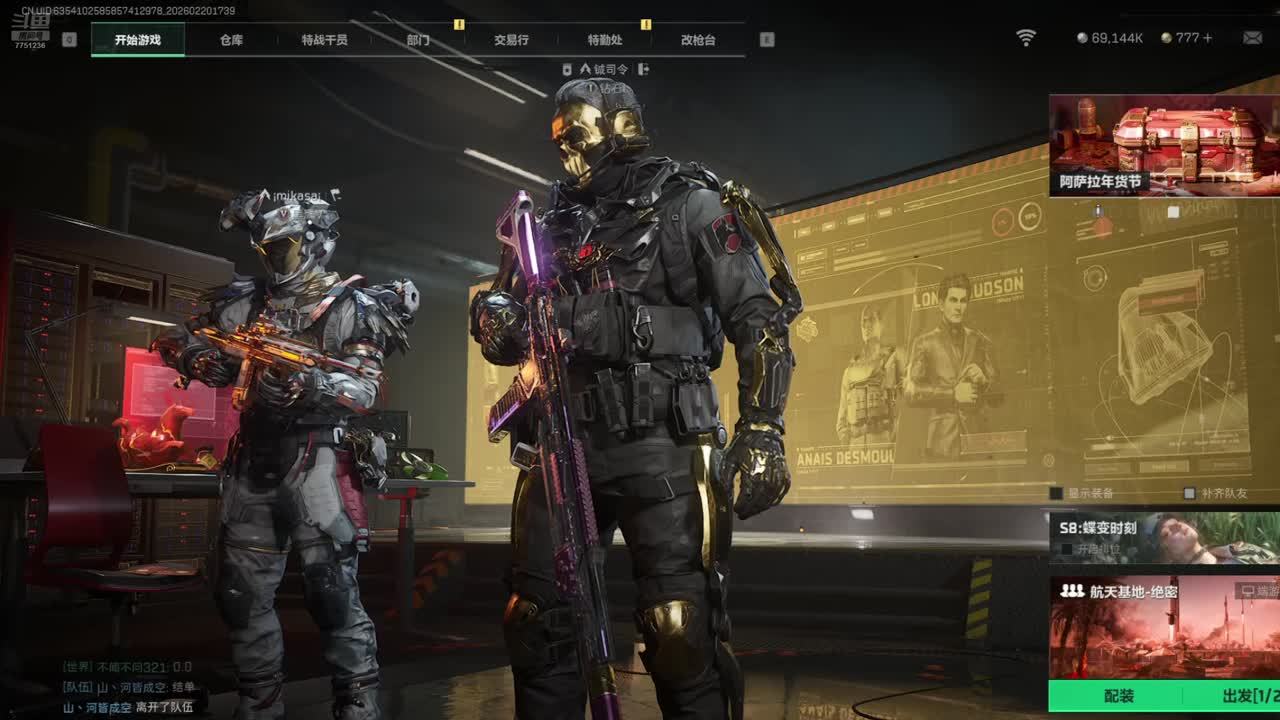Open the 阿萨拉年货节 event banner

click(1164, 145)
